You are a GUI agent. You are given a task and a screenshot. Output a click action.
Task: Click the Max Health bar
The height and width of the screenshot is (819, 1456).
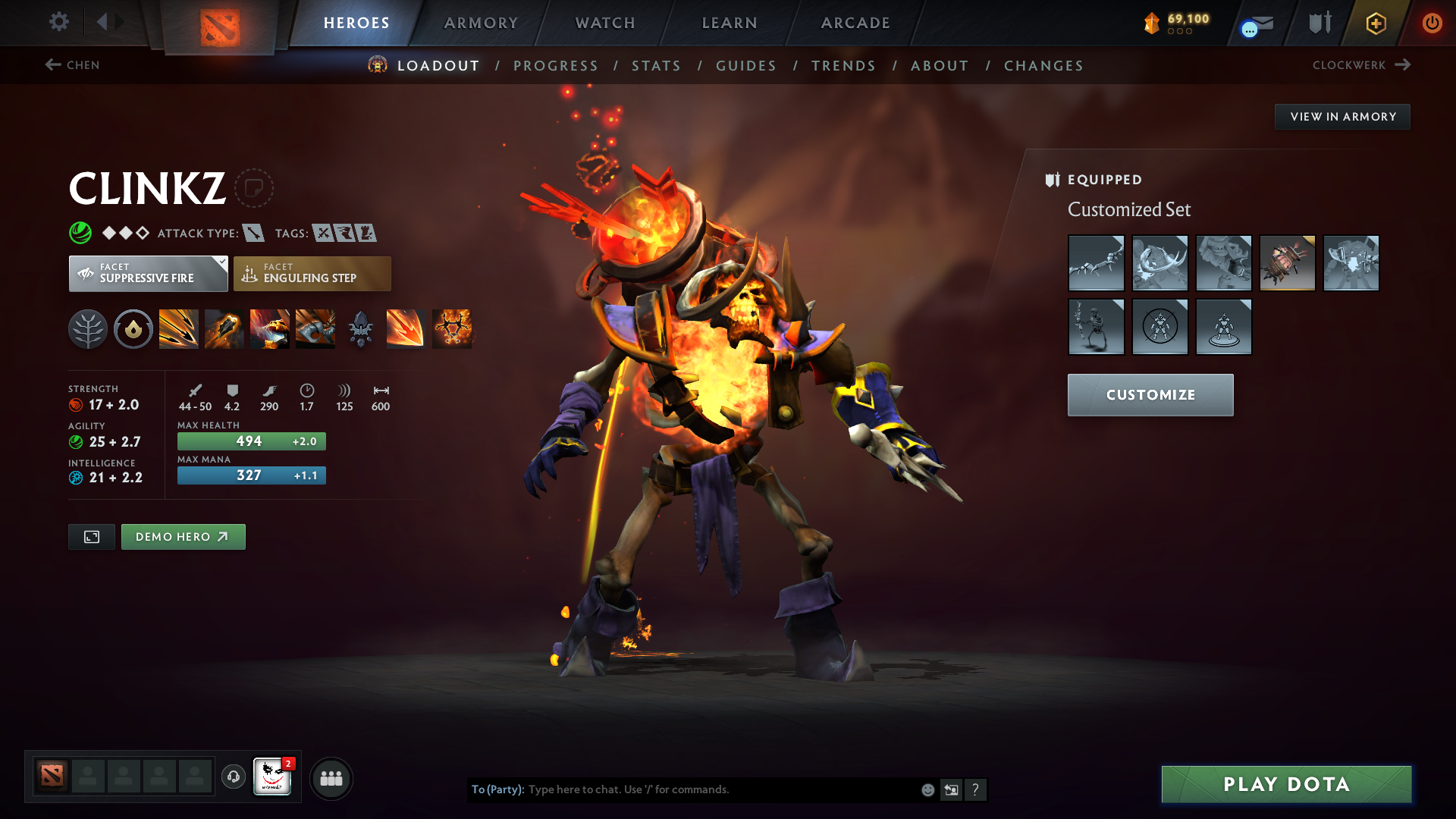(x=251, y=441)
